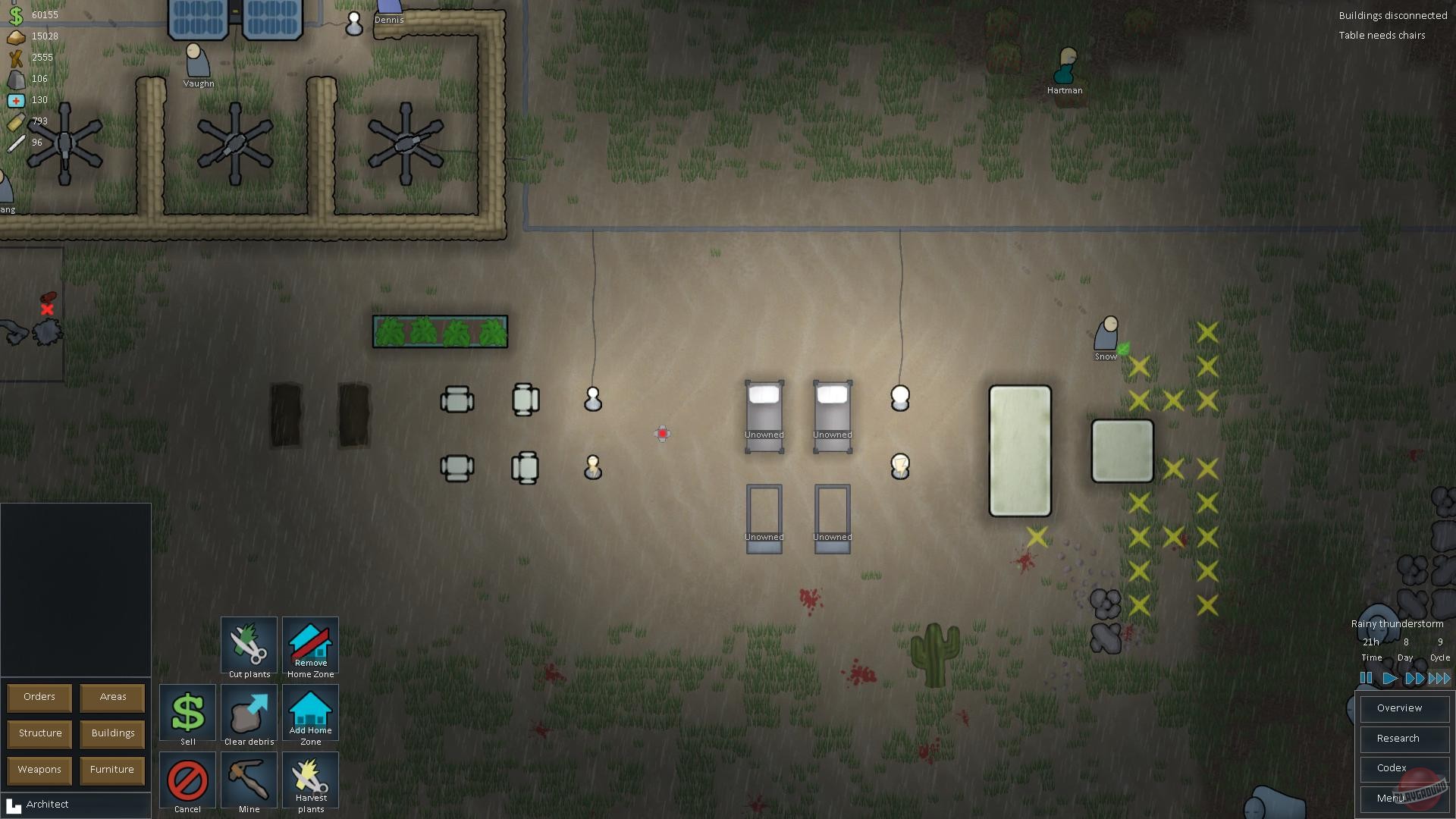Open the Orders category
The width and height of the screenshot is (1456, 819).
(39, 697)
